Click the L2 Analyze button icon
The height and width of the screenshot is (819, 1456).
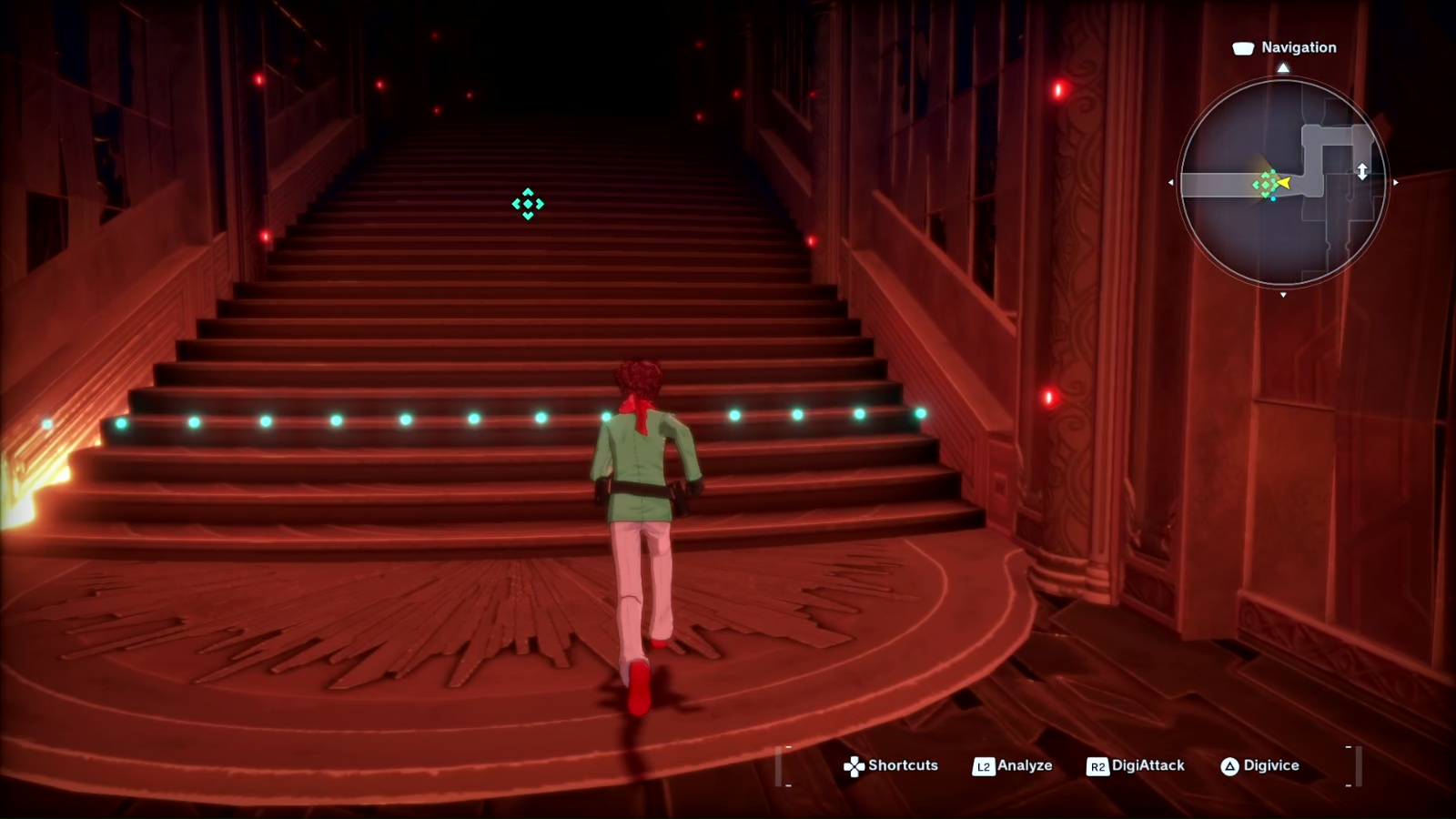985,766
